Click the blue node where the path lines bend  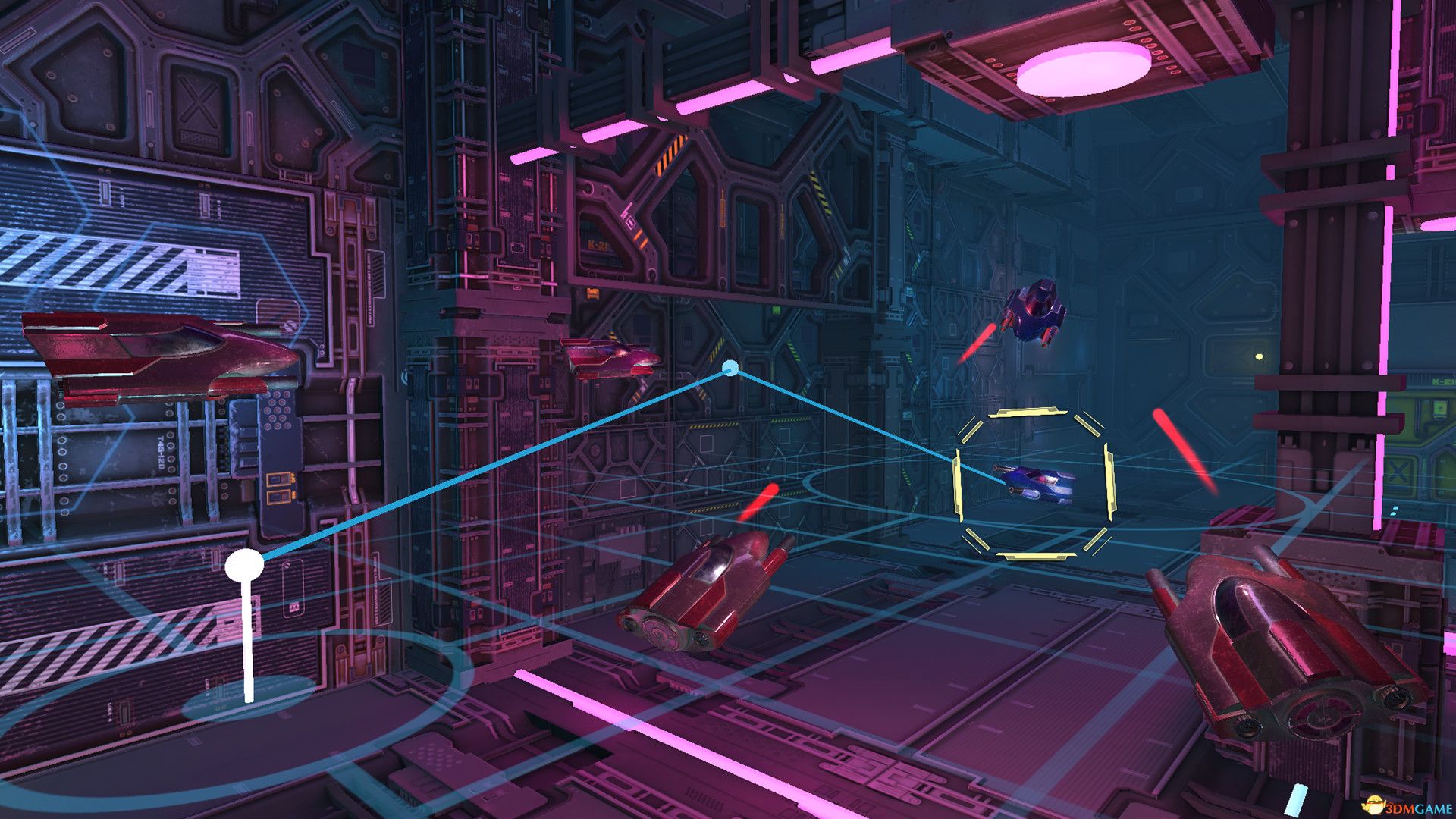(730, 368)
